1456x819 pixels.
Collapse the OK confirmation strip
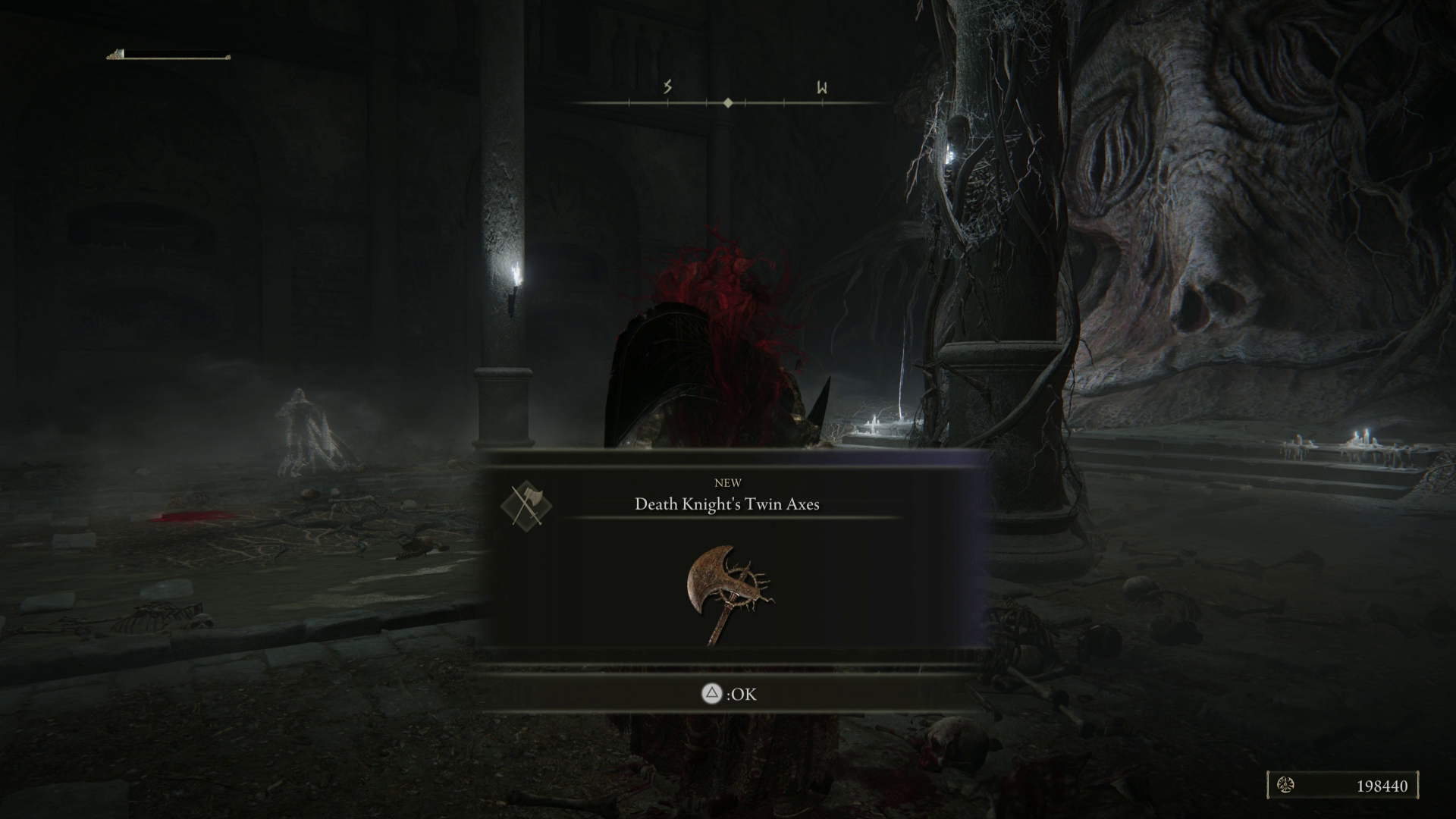726,694
